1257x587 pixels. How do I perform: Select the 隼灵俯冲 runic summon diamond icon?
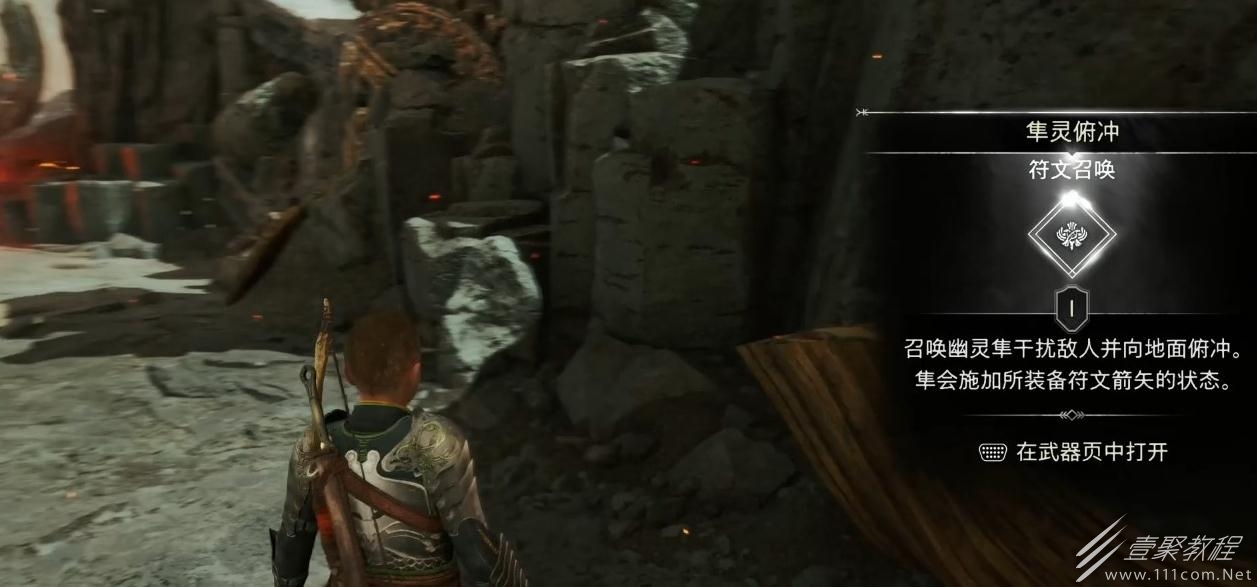coord(1071,235)
